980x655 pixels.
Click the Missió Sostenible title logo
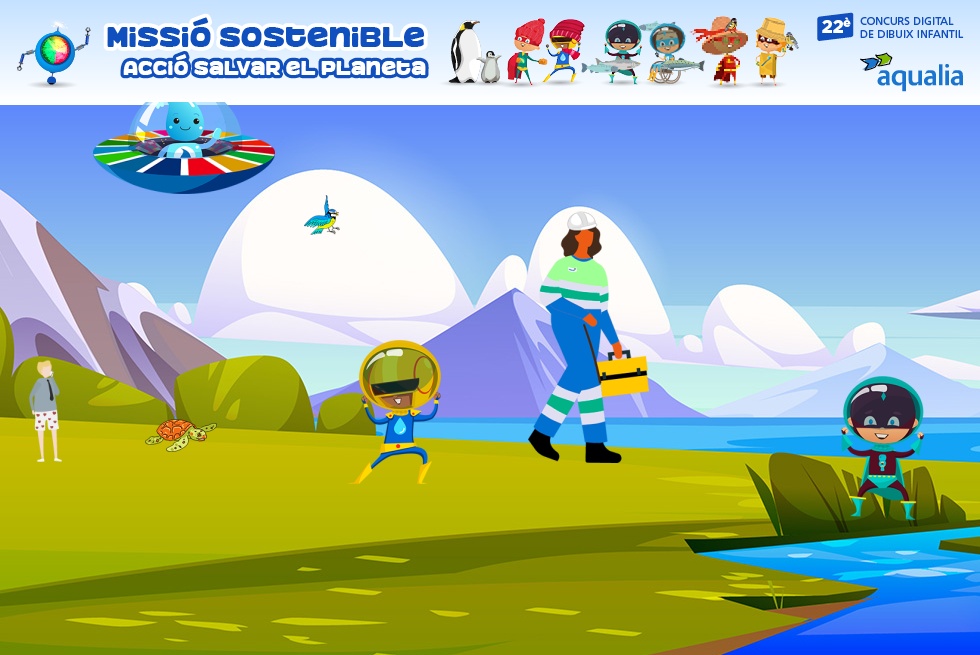pyautogui.click(x=266, y=51)
